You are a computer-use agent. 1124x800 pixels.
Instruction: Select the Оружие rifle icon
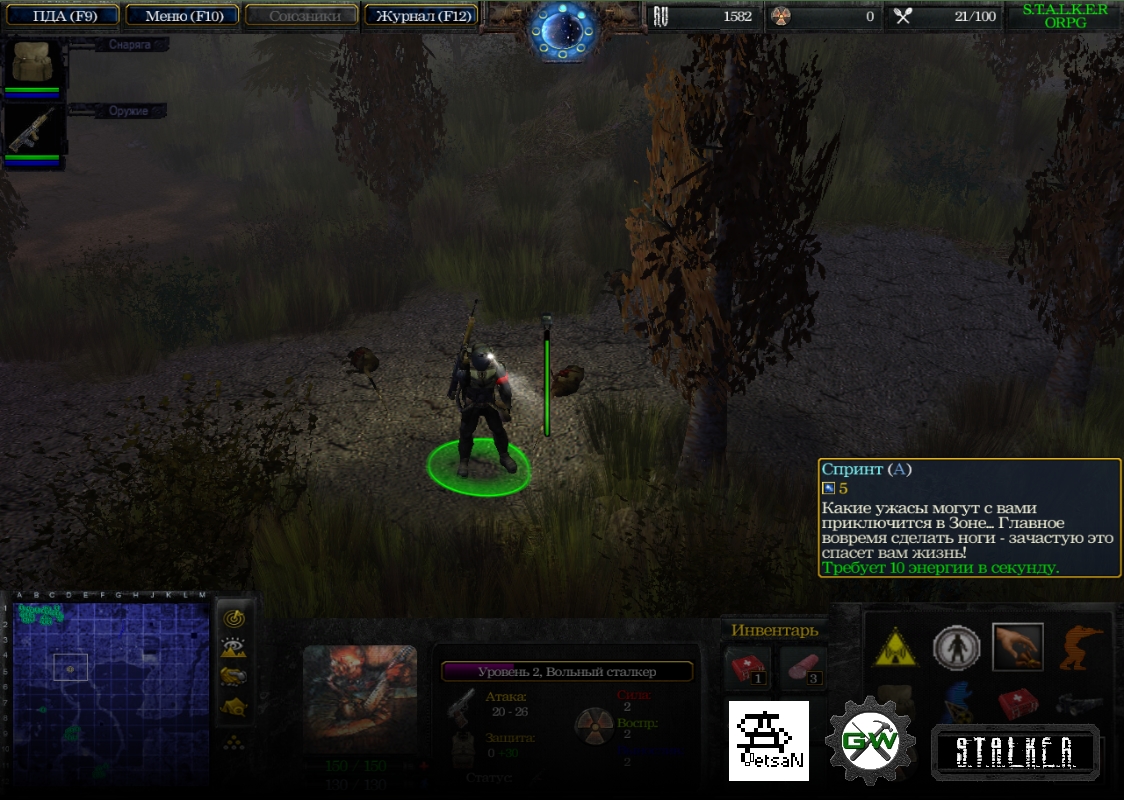pyautogui.click(x=35, y=130)
